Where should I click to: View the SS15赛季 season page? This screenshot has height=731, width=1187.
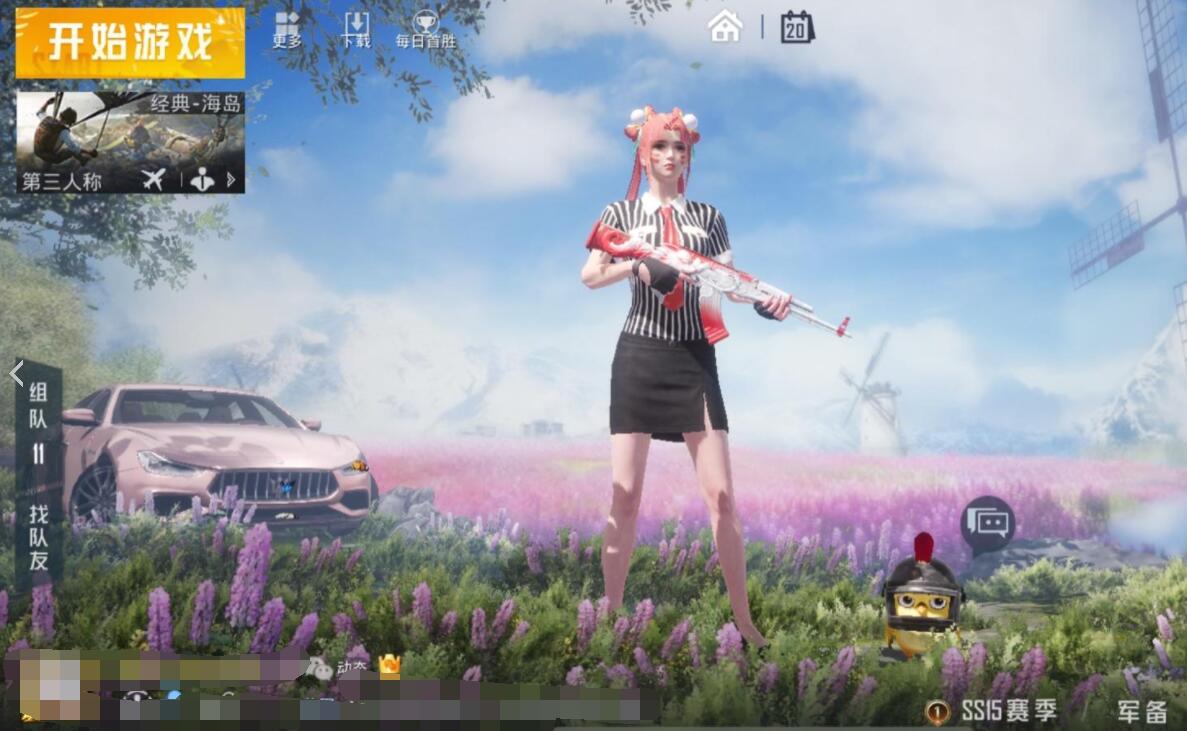point(996,711)
